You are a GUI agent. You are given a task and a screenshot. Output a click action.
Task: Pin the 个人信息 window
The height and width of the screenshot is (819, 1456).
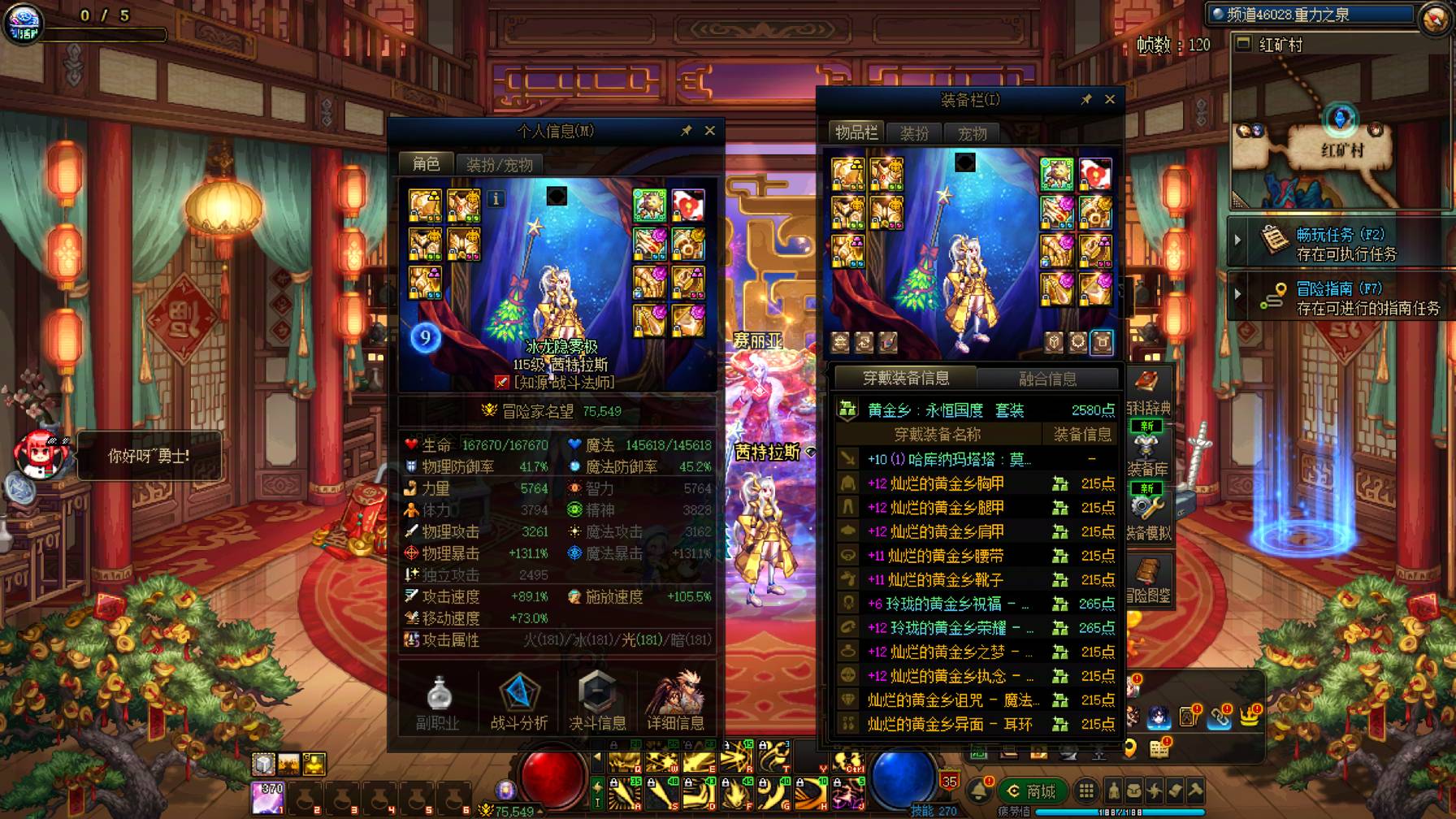[686, 131]
